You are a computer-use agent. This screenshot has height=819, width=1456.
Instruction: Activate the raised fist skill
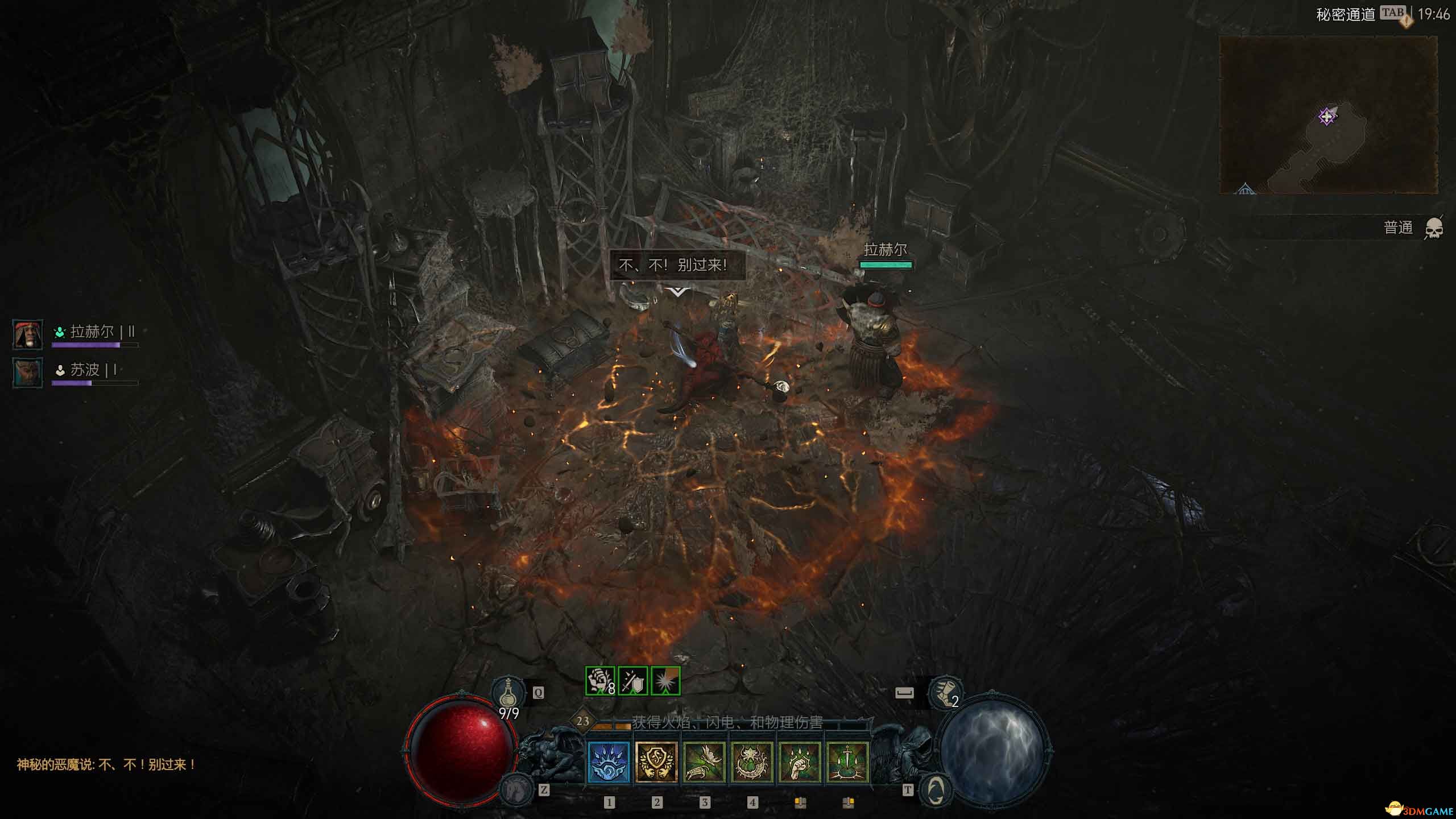click(800, 762)
